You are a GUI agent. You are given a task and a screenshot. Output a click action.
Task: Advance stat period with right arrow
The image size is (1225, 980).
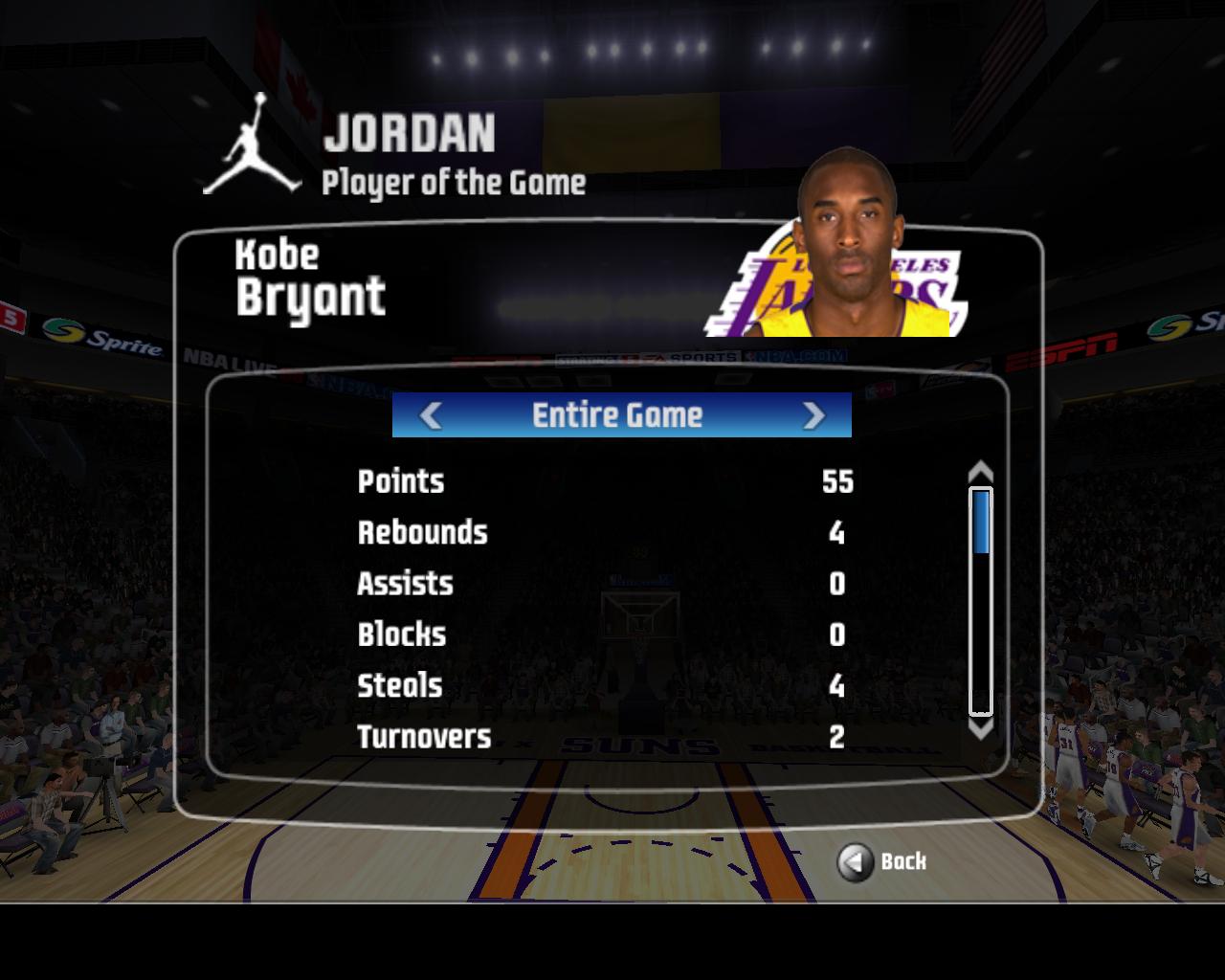813,415
